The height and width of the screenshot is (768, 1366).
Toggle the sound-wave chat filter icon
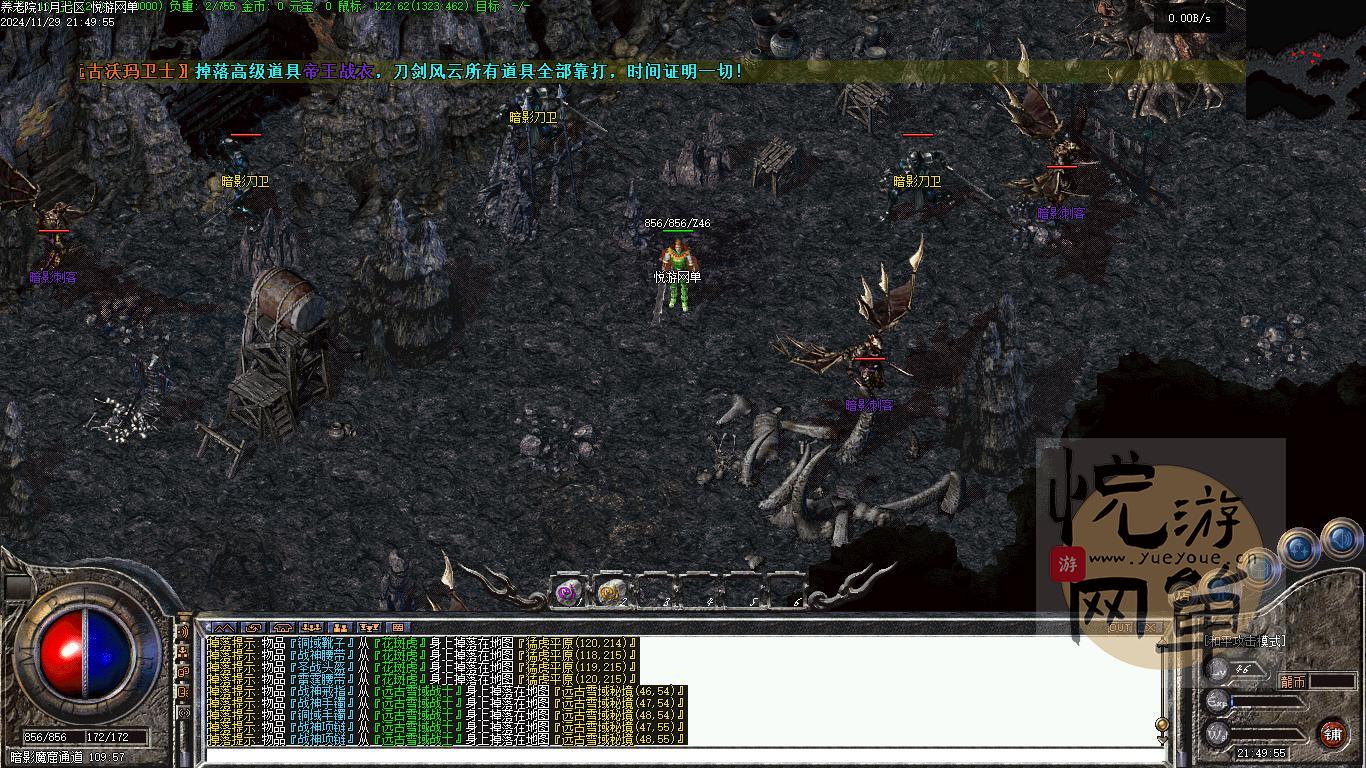(x=183, y=632)
